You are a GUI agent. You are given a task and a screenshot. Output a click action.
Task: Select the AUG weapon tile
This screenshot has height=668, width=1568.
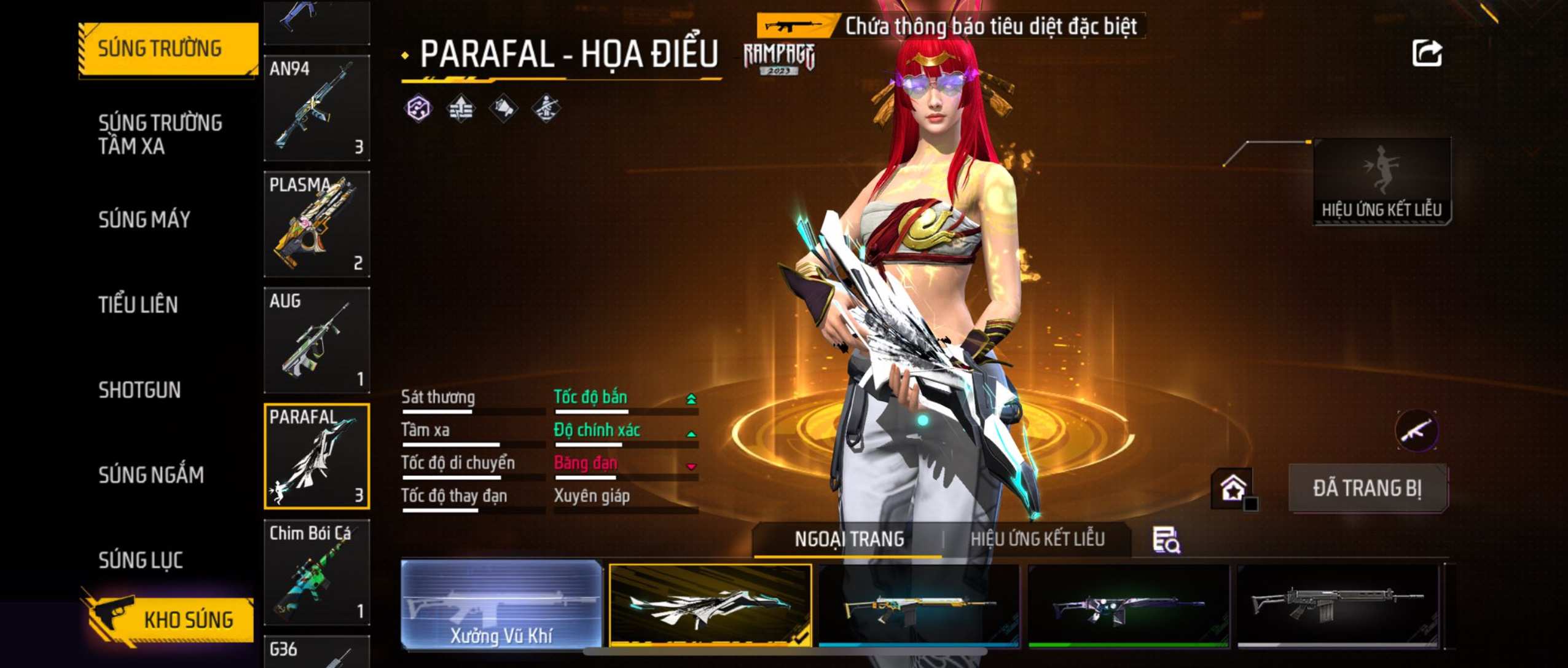coord(316,340)
